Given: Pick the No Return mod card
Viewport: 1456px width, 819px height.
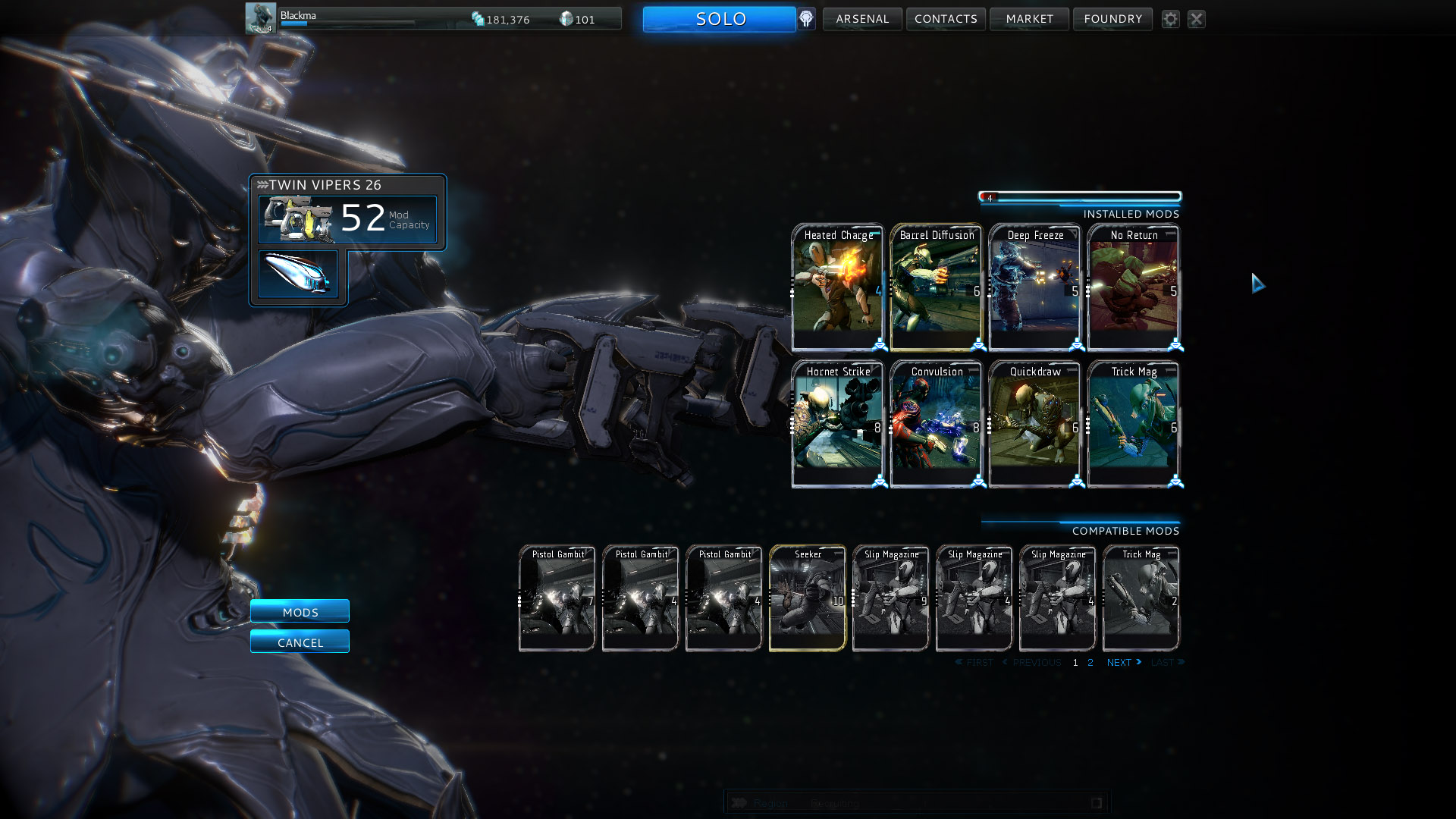Looking at the screenshot, I should pyautogui.click(x=1133, y=287).
